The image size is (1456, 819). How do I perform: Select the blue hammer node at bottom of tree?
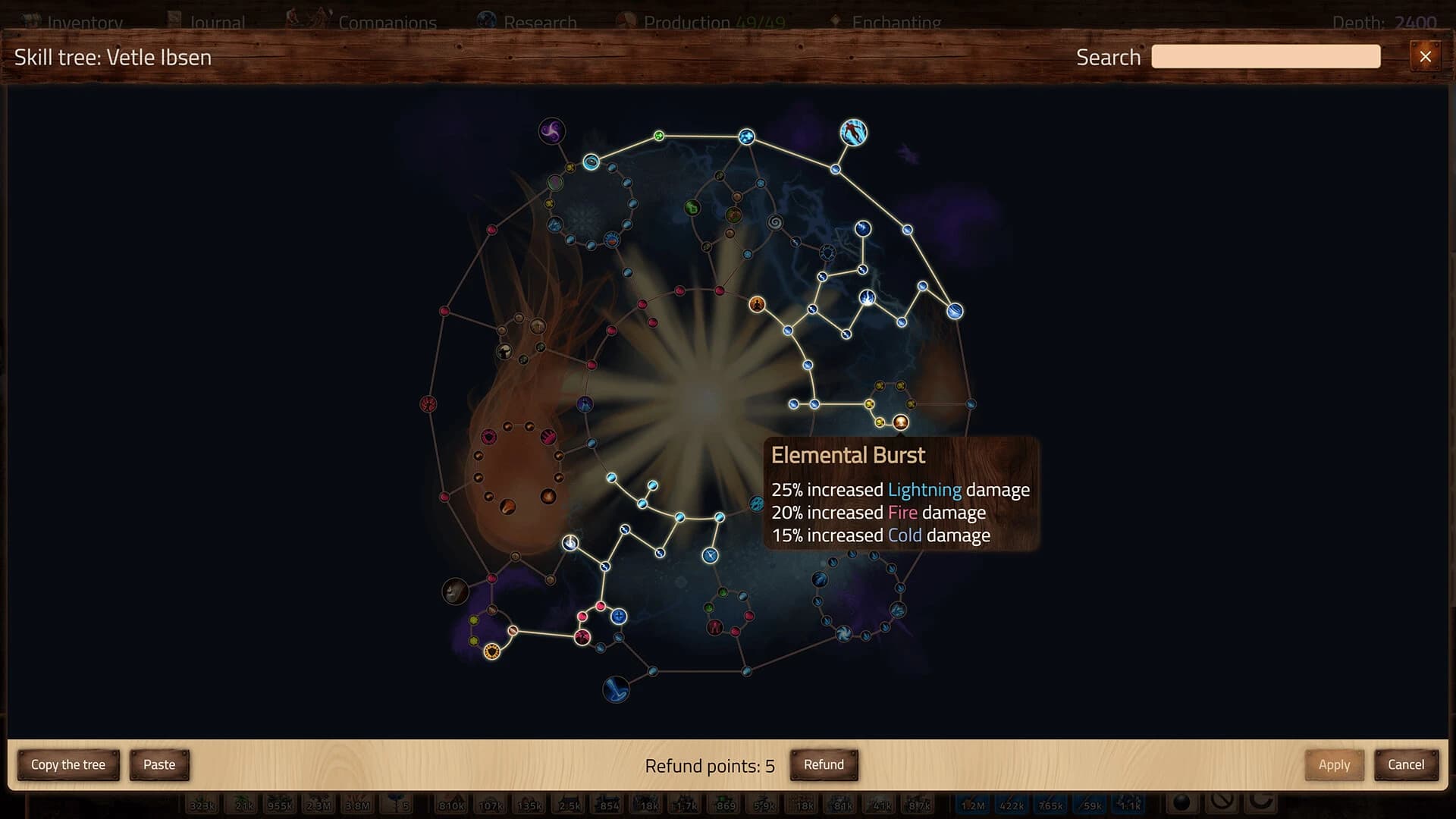(x=617, y=691)
